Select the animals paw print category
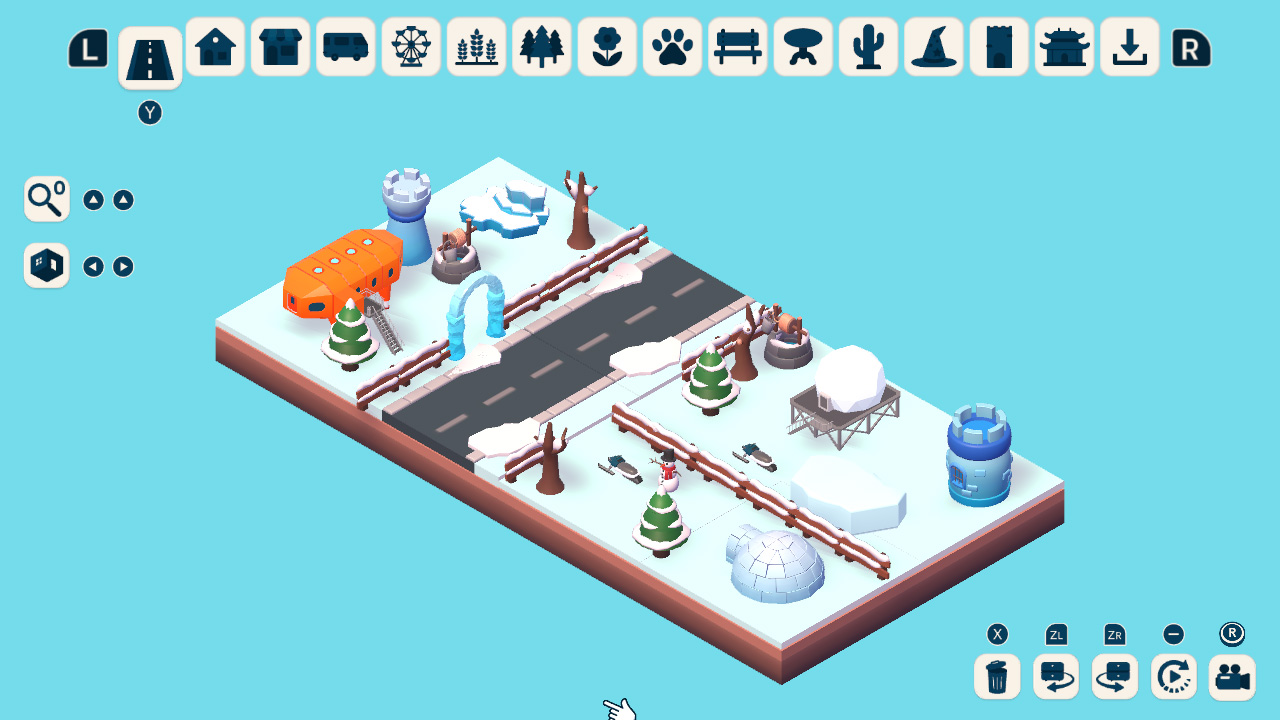1280x720 pixels. [672, 46]
